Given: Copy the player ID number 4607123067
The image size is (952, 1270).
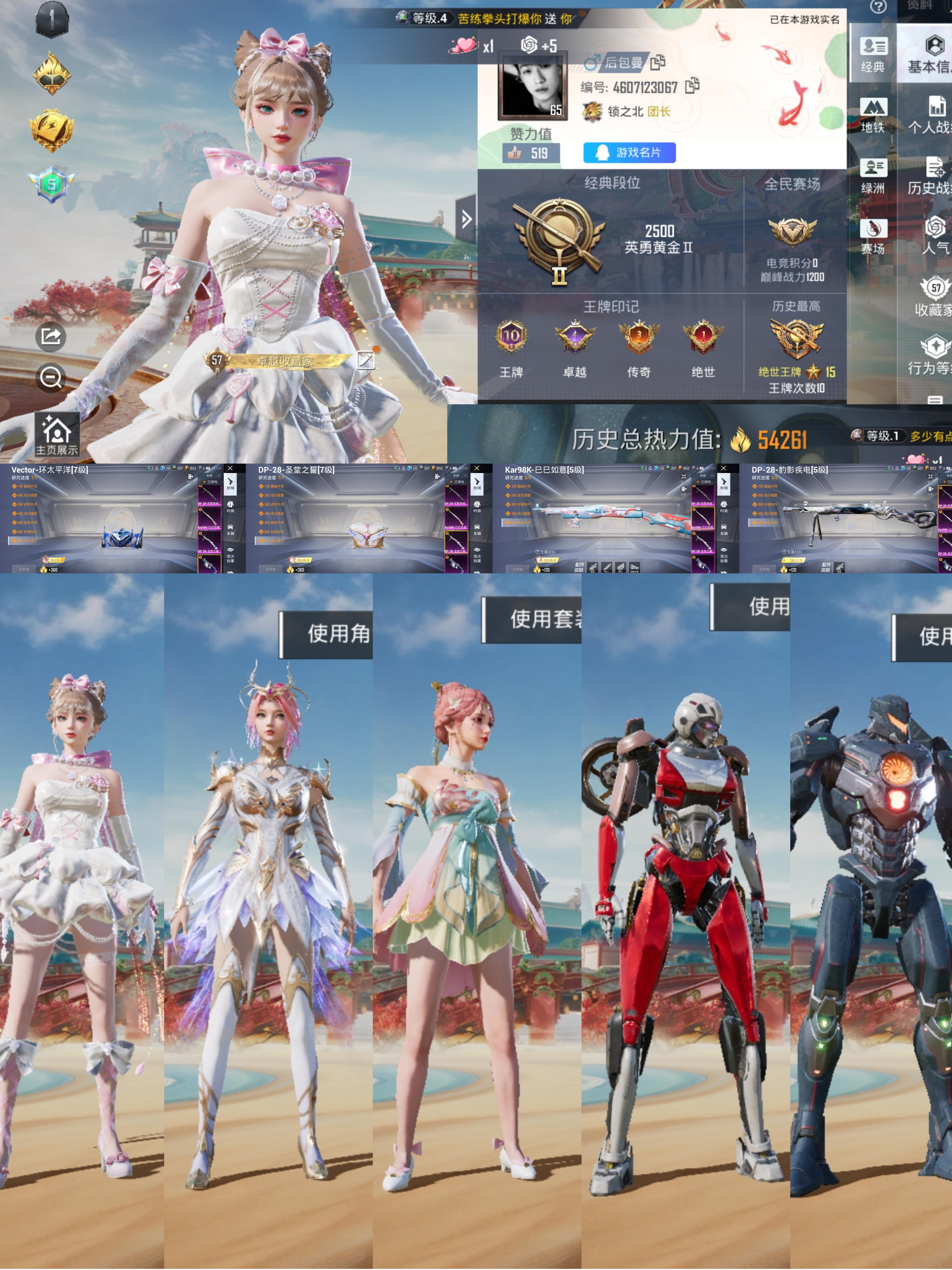Looking at the screenshot, I should 693,86.
